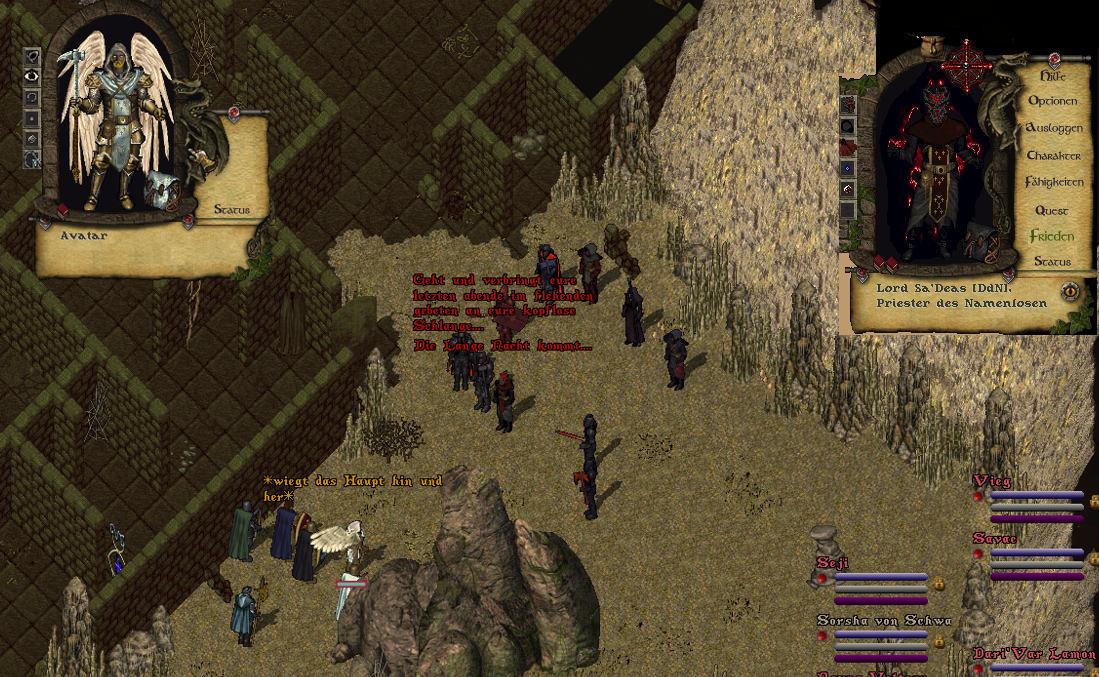
Task: Click the red compass wheel emblem
Action: [968, 64]
